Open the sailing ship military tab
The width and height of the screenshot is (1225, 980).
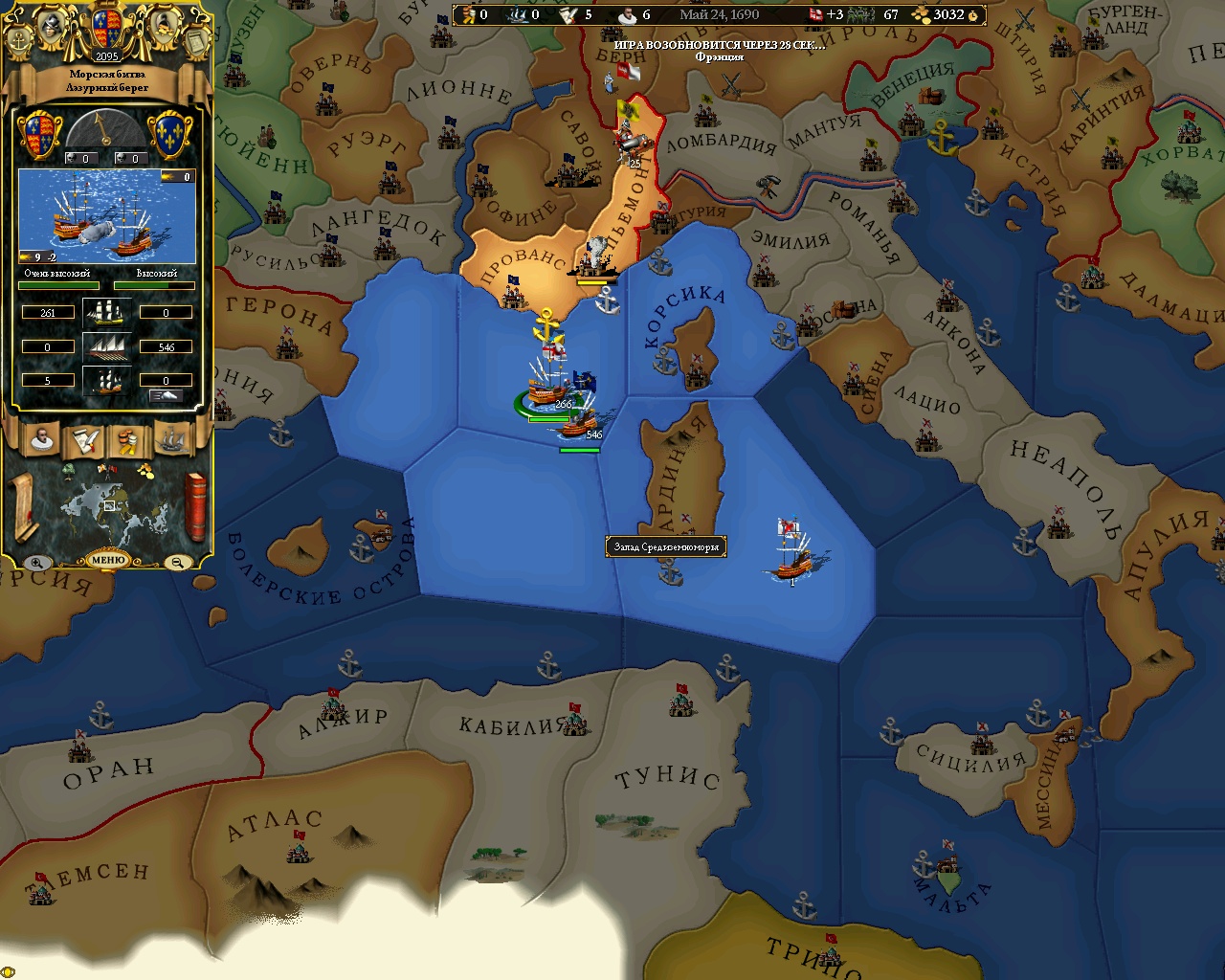point(171,439)
